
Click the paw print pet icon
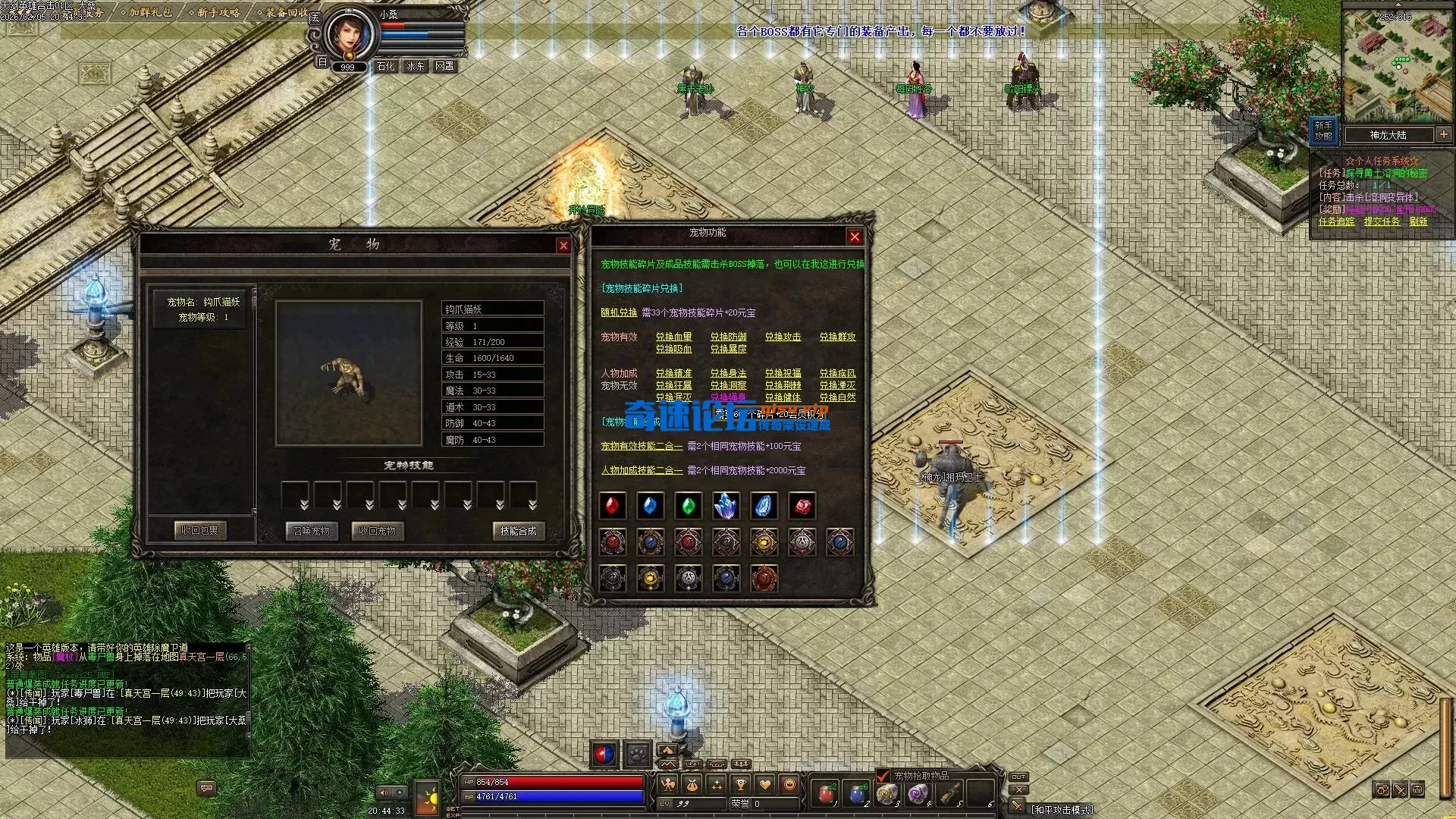(x=638, y=755)
